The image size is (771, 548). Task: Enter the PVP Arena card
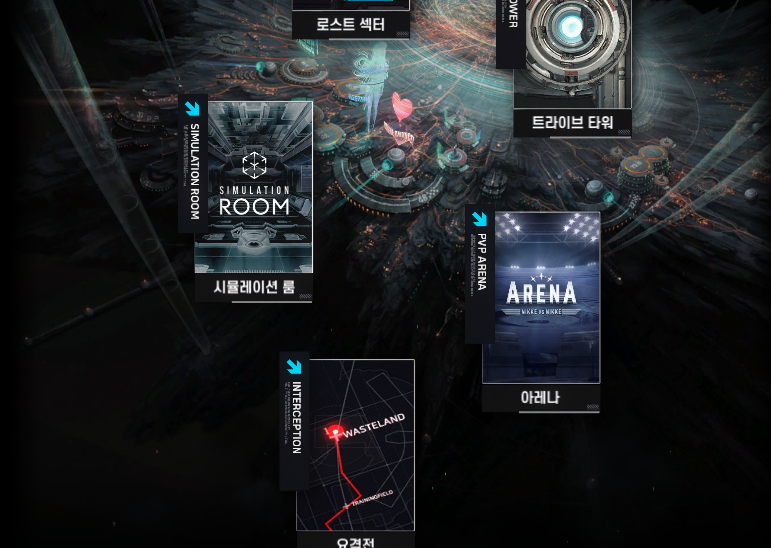pos(541,297)
